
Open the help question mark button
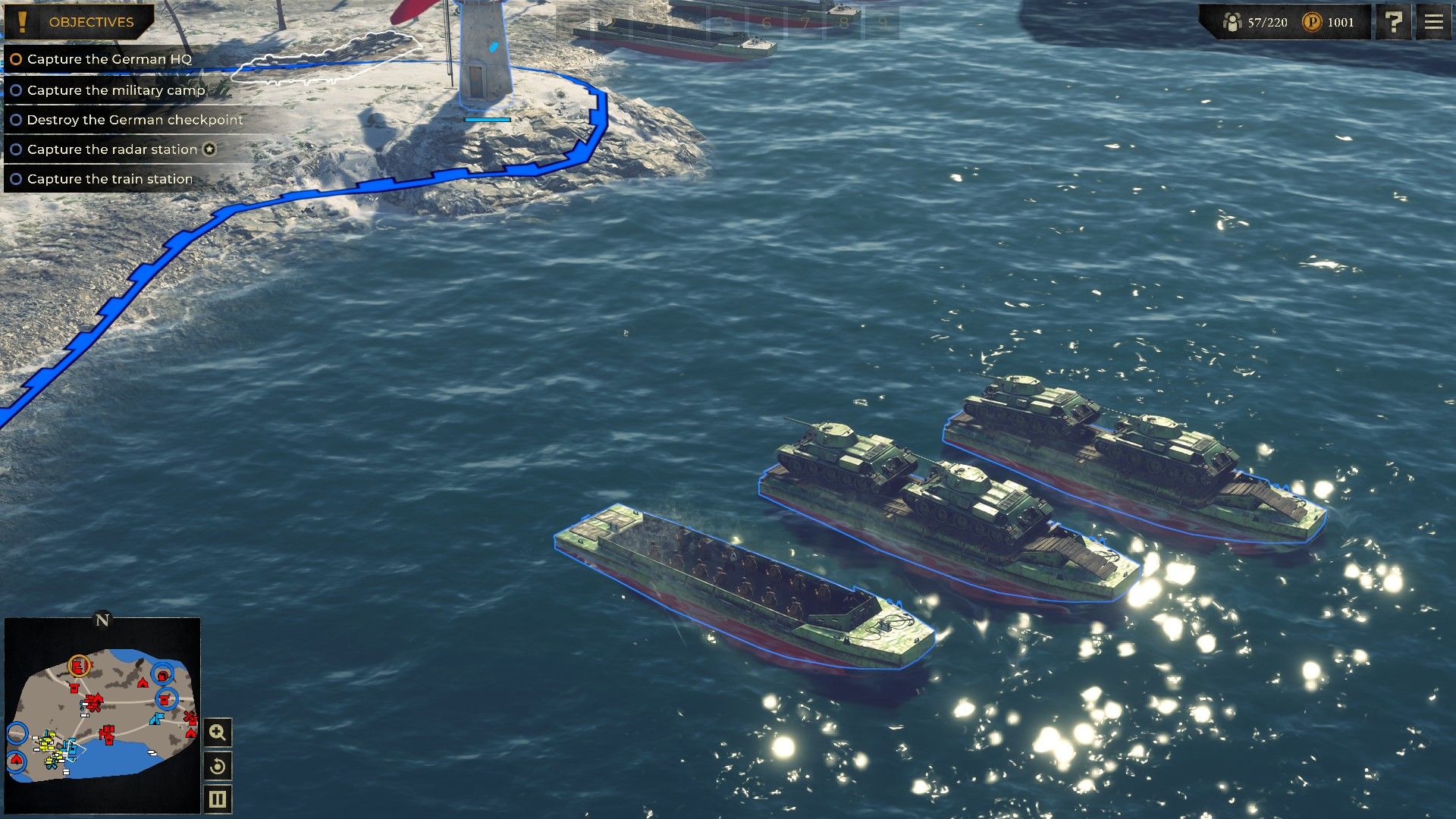click(1394, 22)
